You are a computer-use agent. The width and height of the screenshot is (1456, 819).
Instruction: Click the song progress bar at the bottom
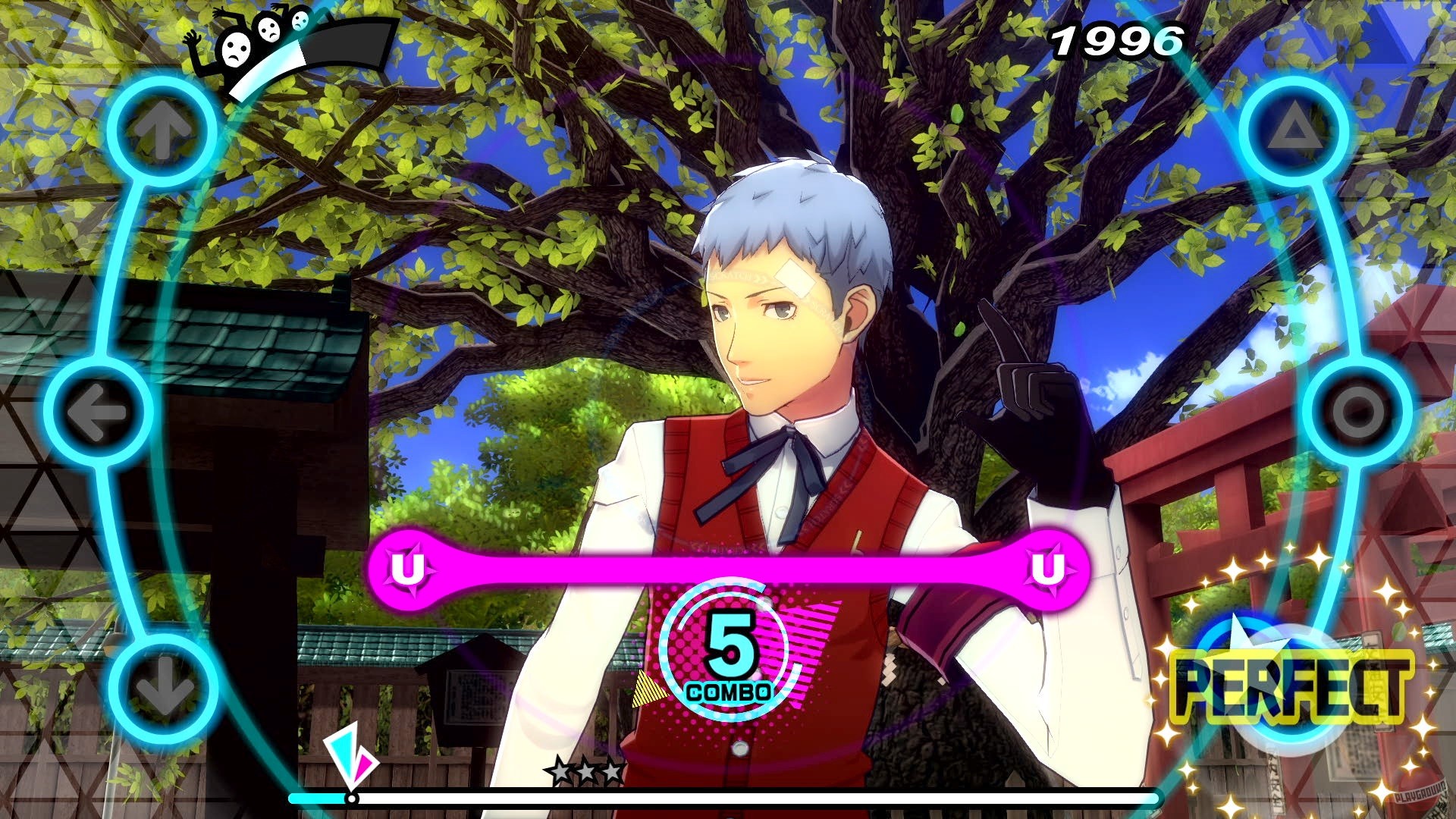pyautogui.click(x=728, y=799)
